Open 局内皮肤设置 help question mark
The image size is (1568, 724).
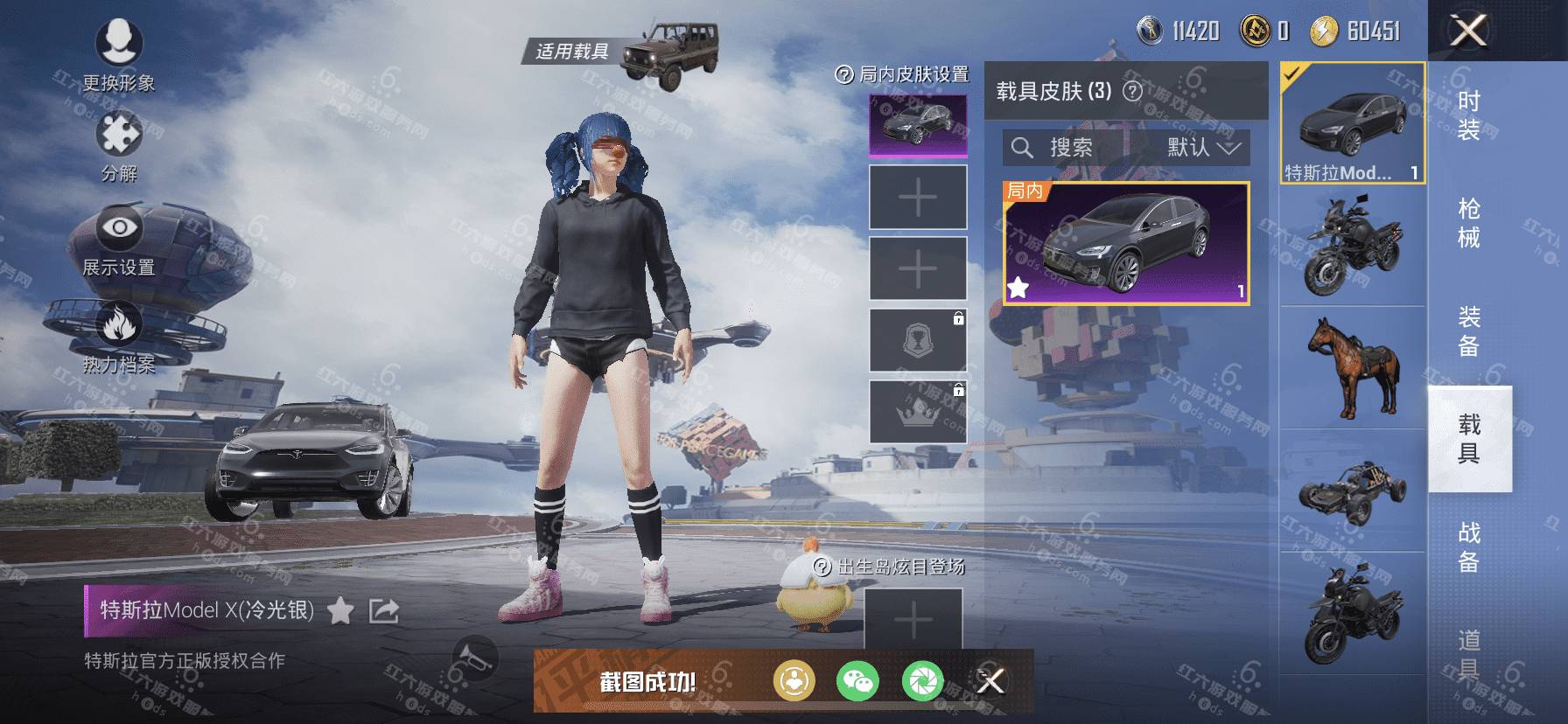tap(843, 75)
